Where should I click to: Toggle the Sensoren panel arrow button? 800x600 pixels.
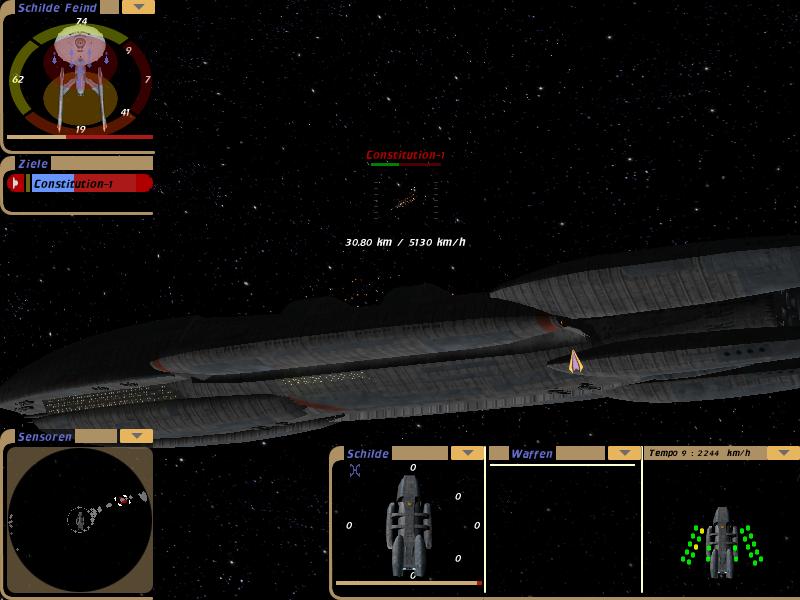(x=136, y=436)
